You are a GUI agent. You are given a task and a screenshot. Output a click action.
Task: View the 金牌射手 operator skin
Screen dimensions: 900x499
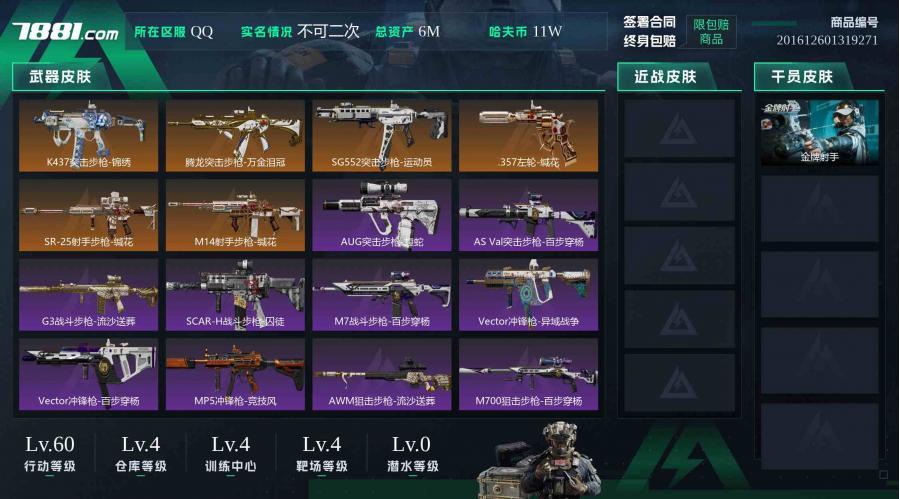pyautogui.click(x=820, y=133)
